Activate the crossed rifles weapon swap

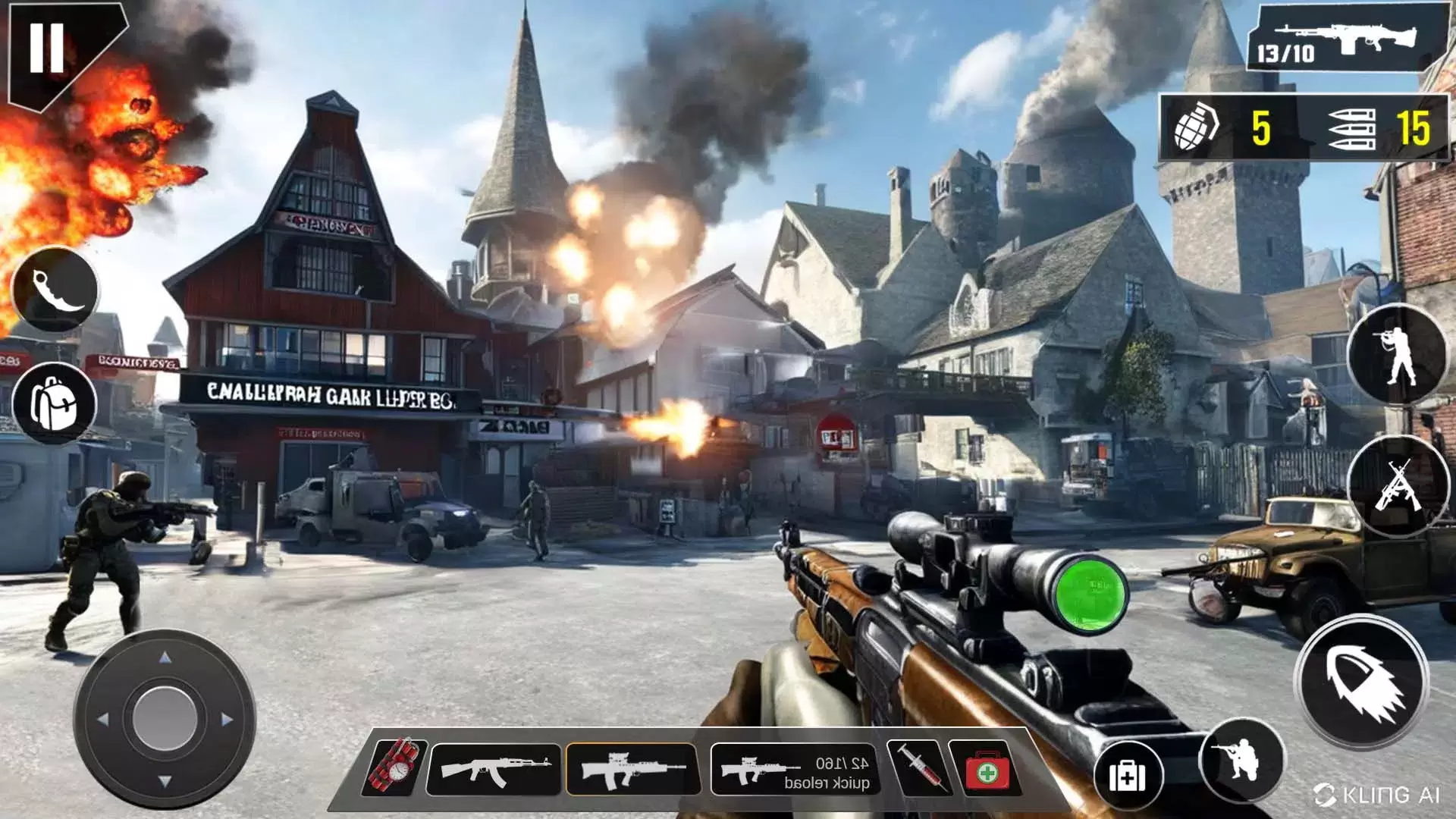(1397, 486)
